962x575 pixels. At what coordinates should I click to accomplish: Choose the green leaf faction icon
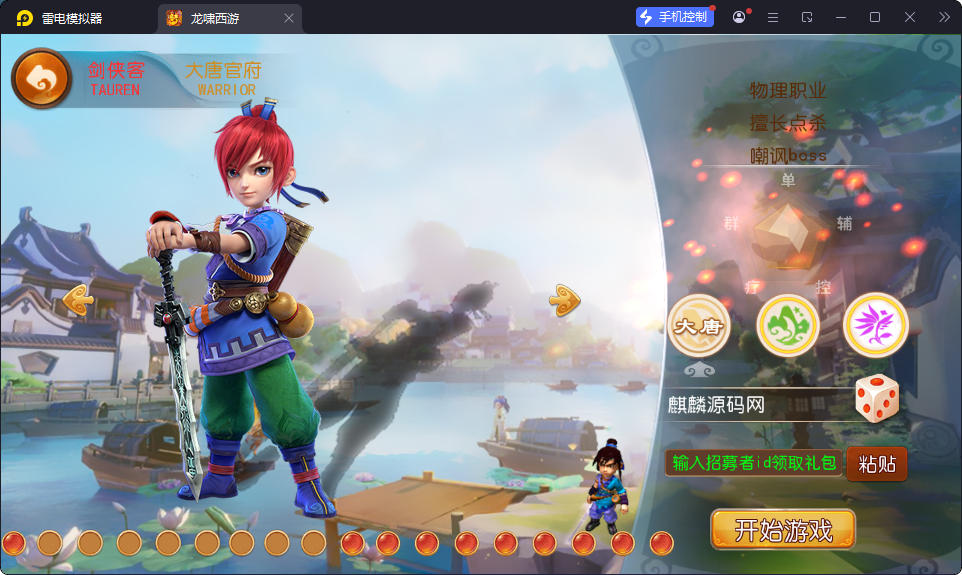(x=788, y=325)
